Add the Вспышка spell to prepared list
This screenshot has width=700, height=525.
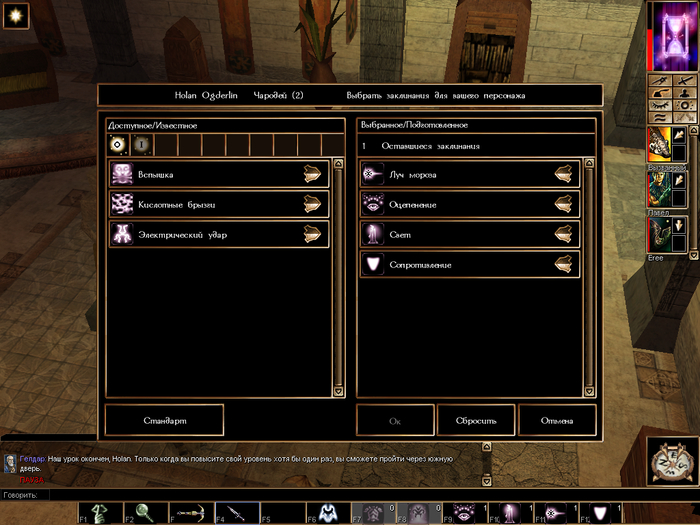pyautogui.click(x=316, y=174)
